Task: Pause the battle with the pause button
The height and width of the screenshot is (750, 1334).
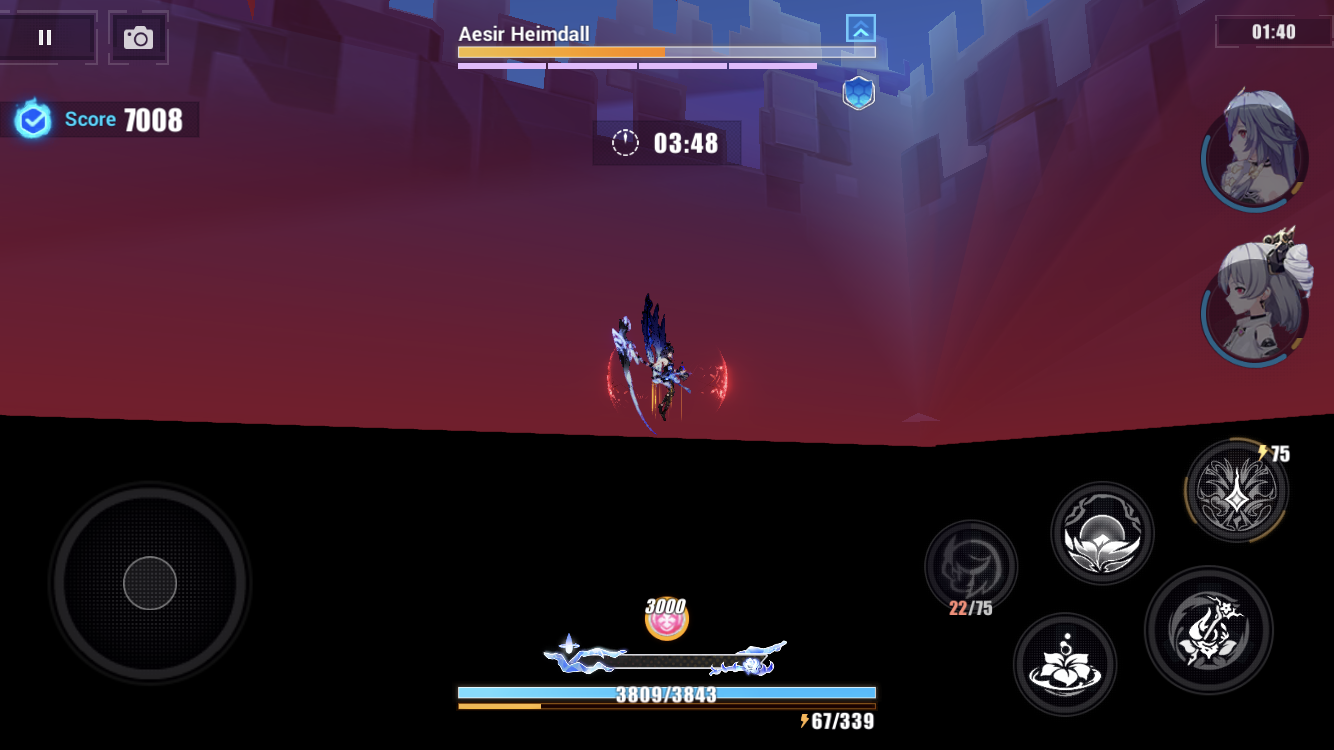Action: click(x=44, y=37)
